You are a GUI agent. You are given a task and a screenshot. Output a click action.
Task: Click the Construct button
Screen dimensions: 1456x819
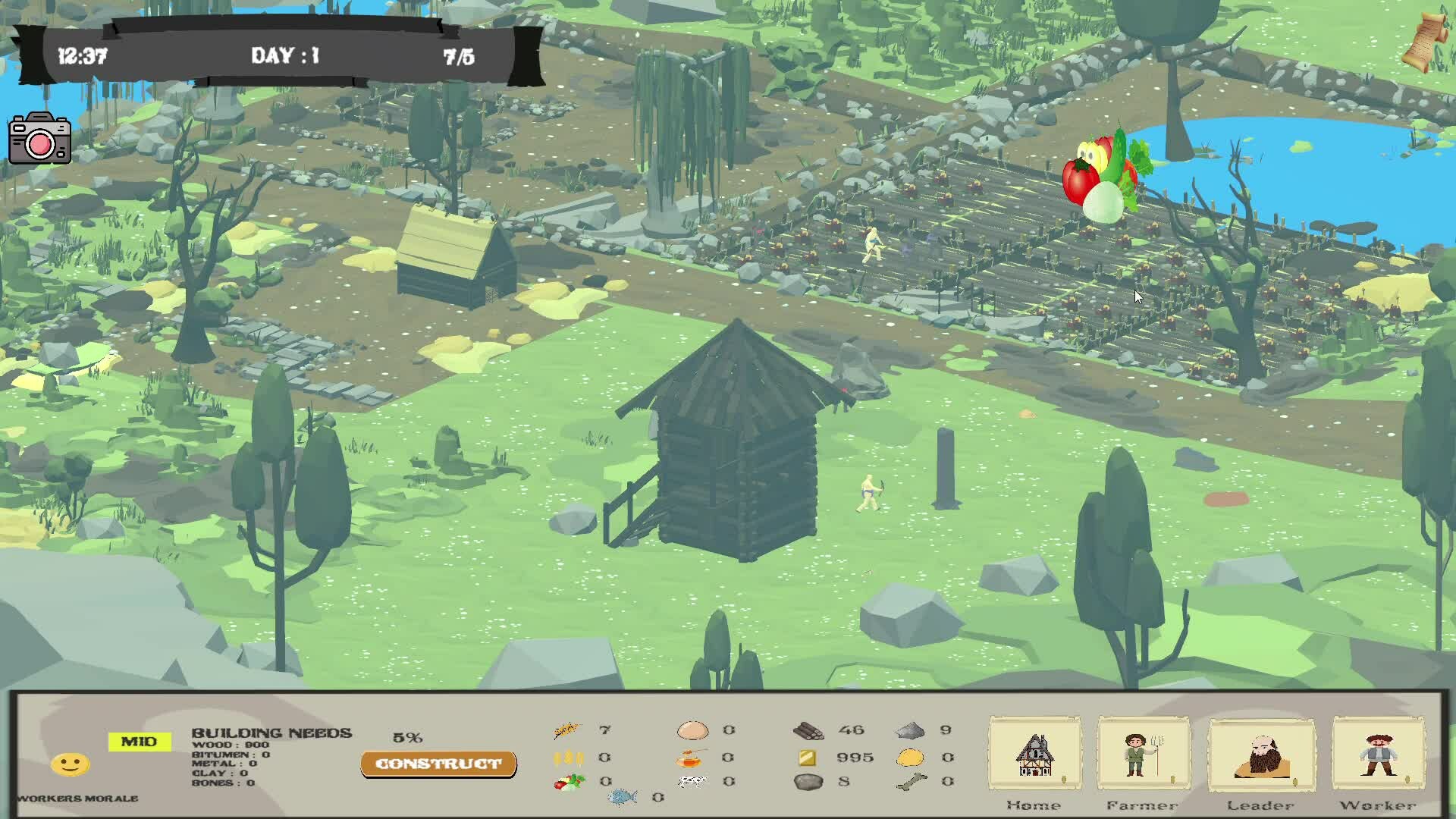click(x=438, y=764)
